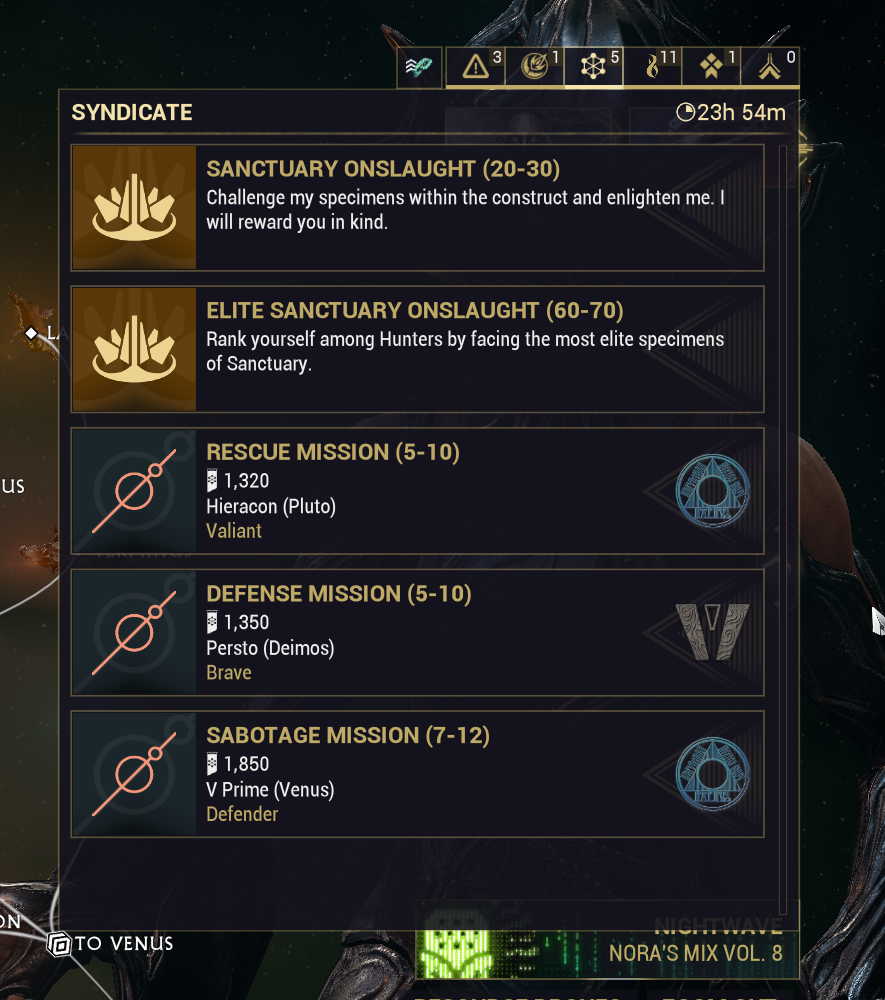
Task: Pick the Defense Mission at Persto
Action: pyautogui.click(x=418, y=633)
